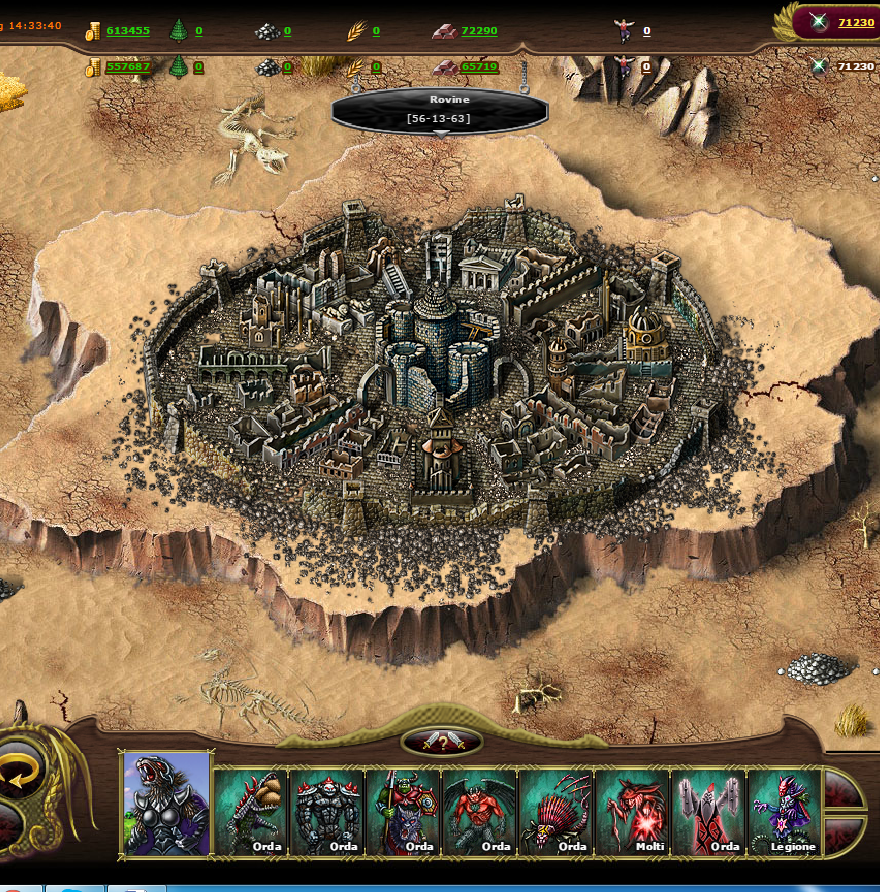The image size is (880, 892).
Task: Open the gold amount 557687 link
Action: [x=128, y=67]
